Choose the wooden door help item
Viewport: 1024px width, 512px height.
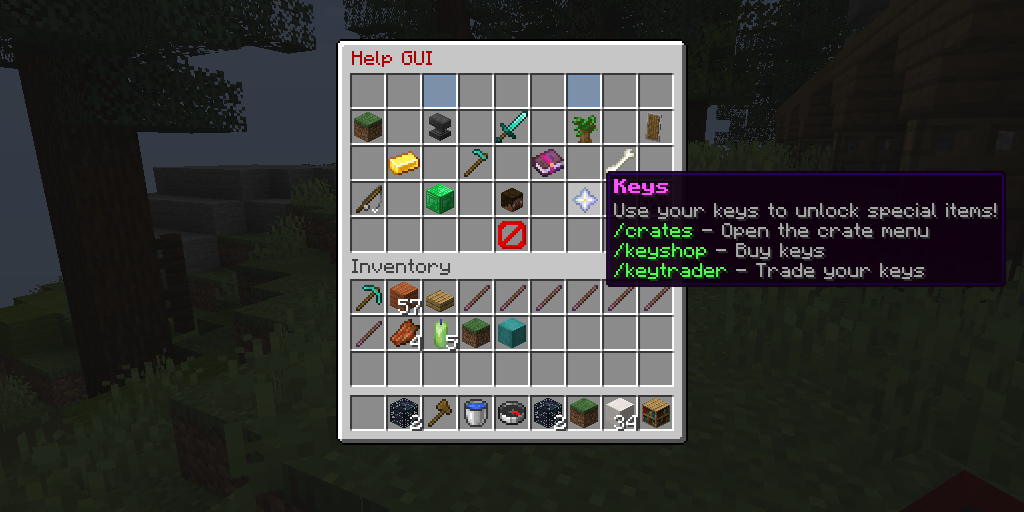pos(656,127)
